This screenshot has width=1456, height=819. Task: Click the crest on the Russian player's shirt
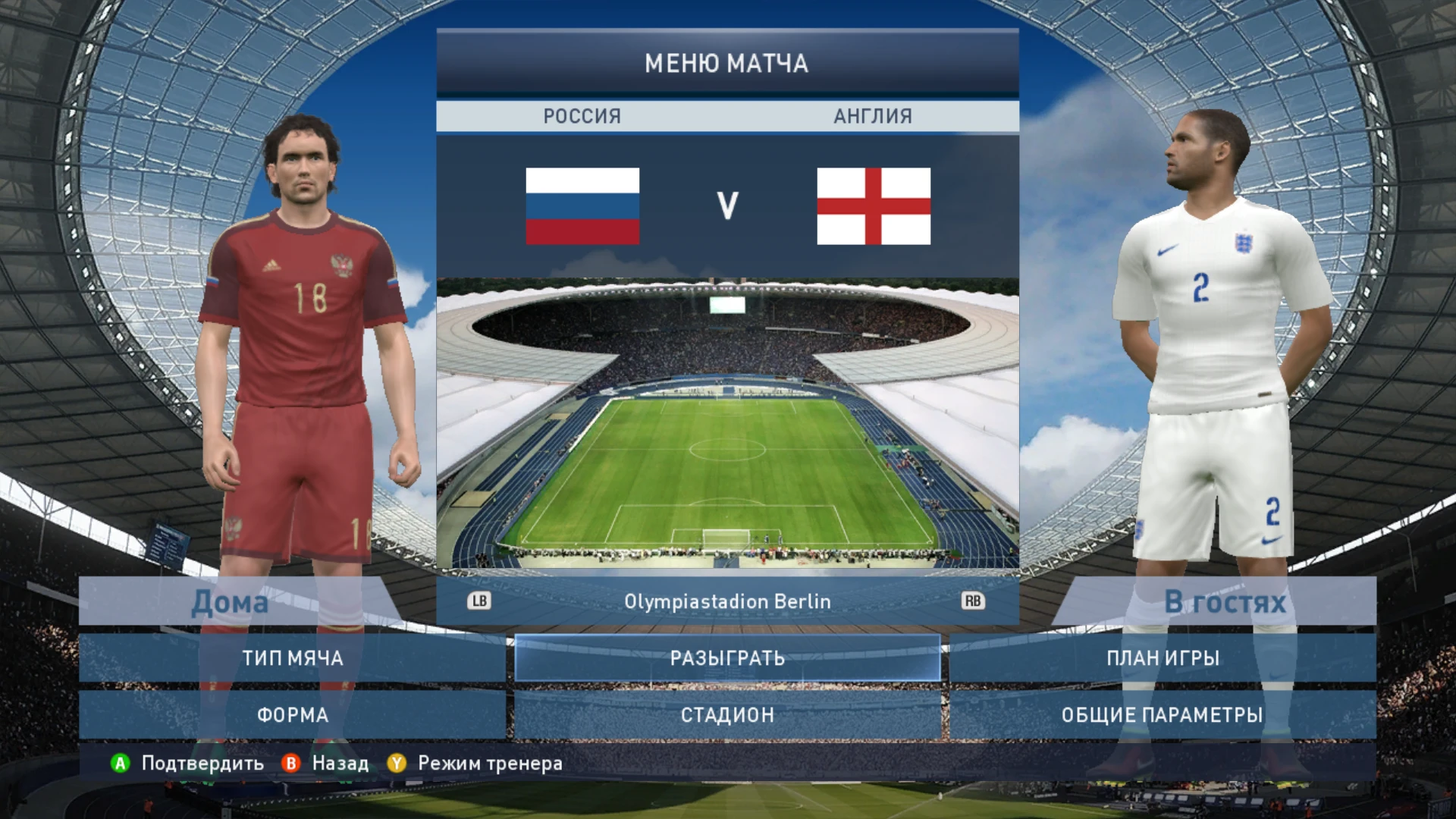click(340, 265)
